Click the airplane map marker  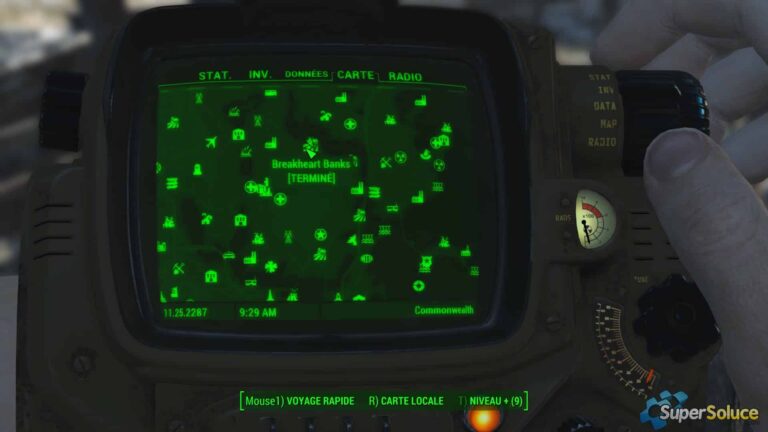tap(211, 143)
